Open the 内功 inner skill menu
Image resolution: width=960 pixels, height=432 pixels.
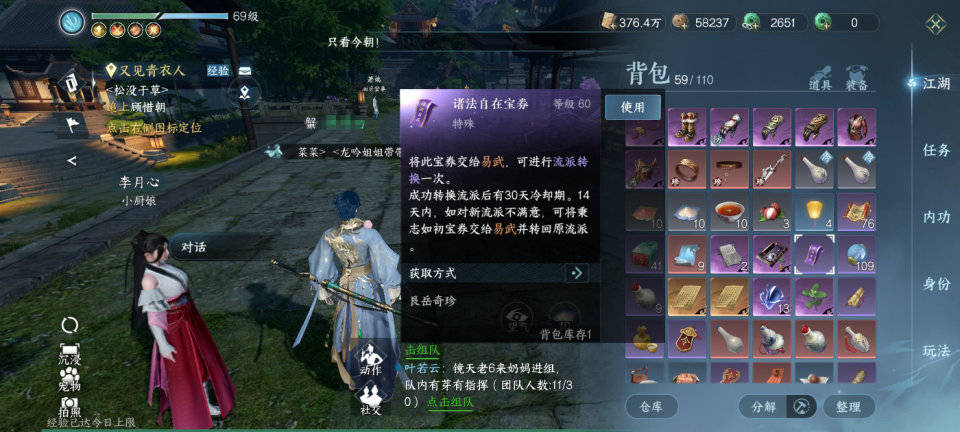(936, 217)
